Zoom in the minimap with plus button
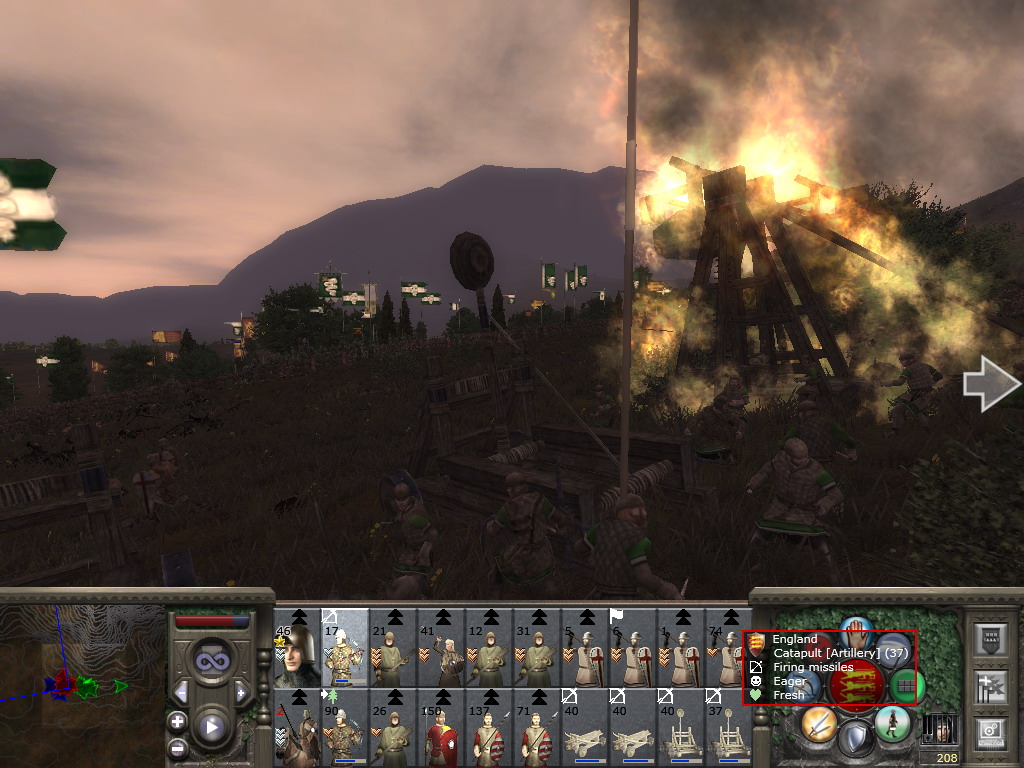The image size is (1024, 768). click(x=177, y=721)
